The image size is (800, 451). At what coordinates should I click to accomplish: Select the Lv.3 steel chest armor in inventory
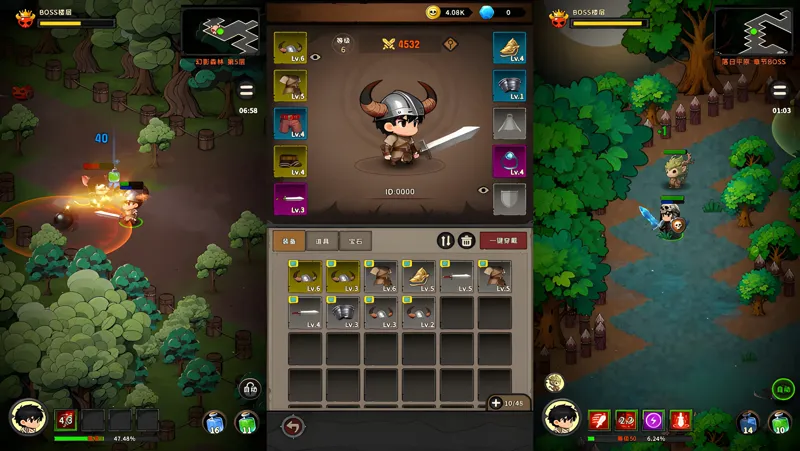pos(343,312)
